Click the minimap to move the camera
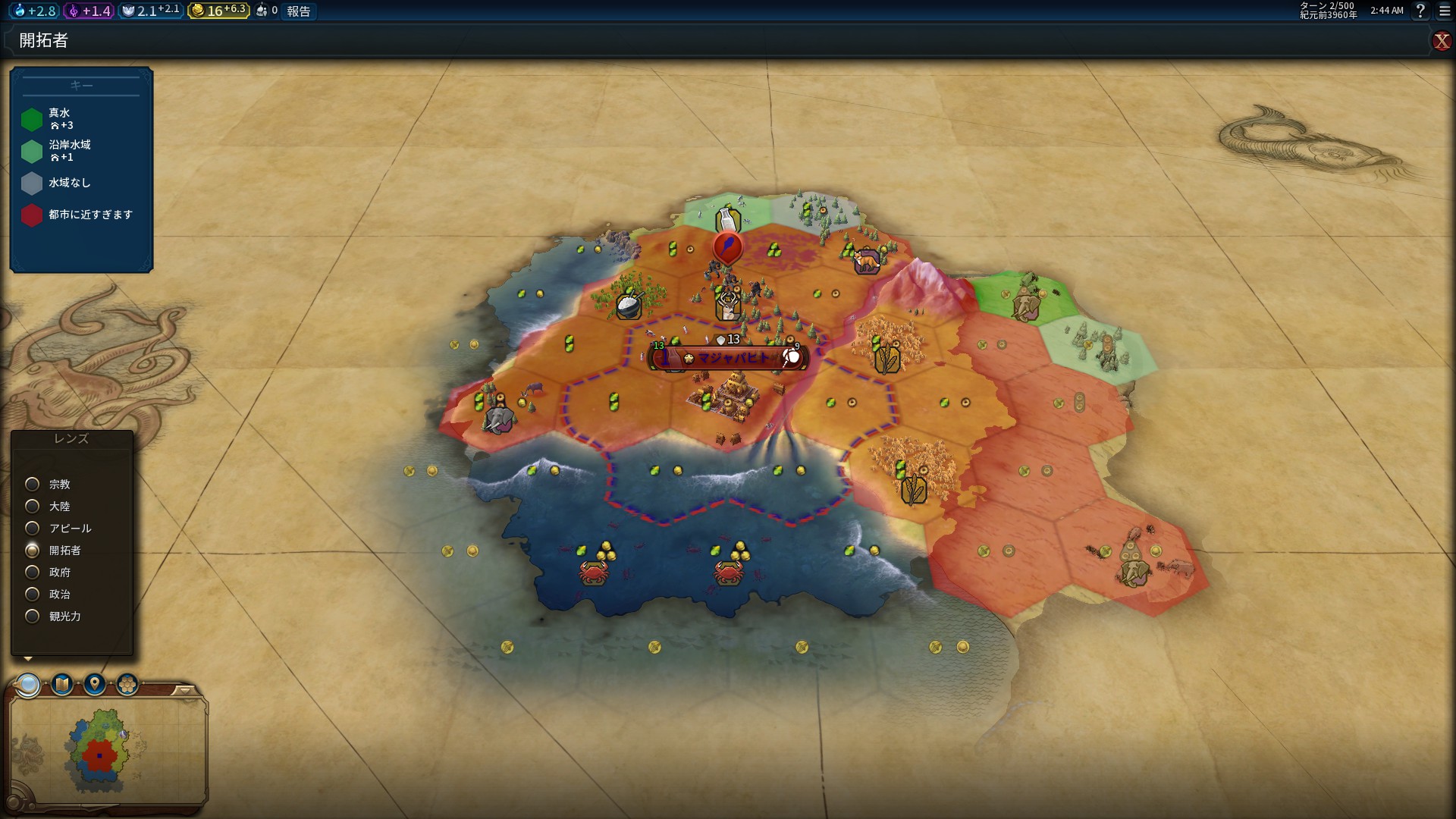1456x819 pixels. tap(106, 751)
